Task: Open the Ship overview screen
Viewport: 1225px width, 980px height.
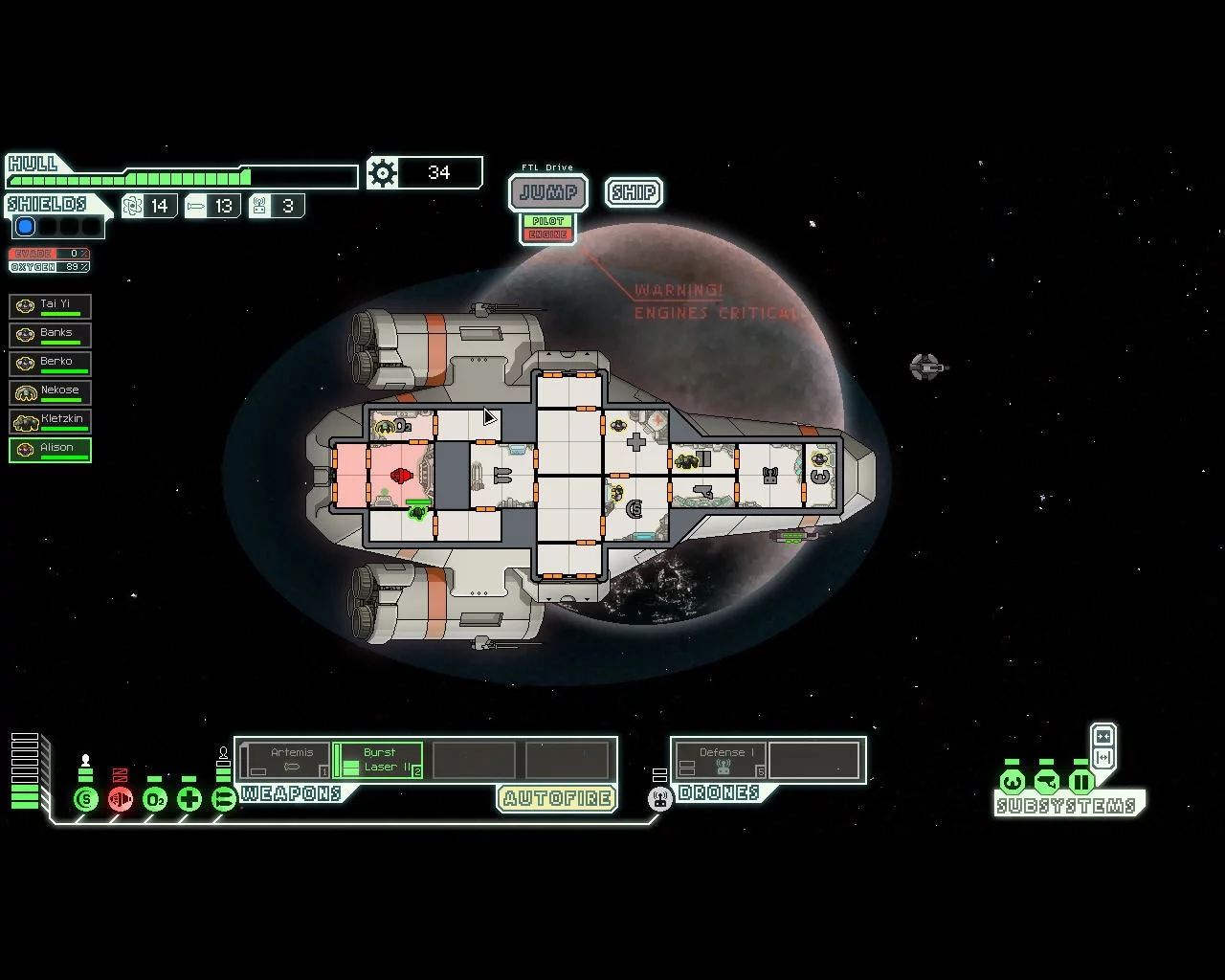Action: coord(634,192)
